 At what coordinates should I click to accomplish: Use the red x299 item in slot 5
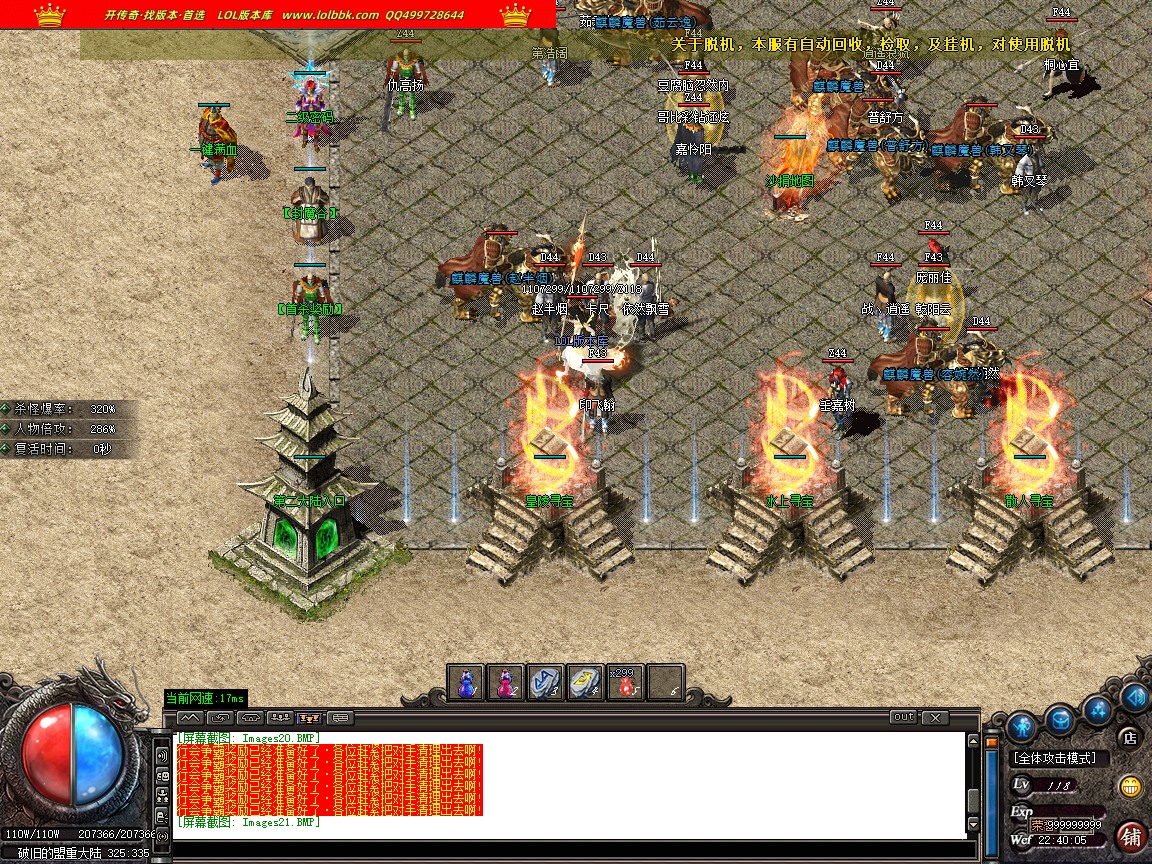(x=625, y=682)
